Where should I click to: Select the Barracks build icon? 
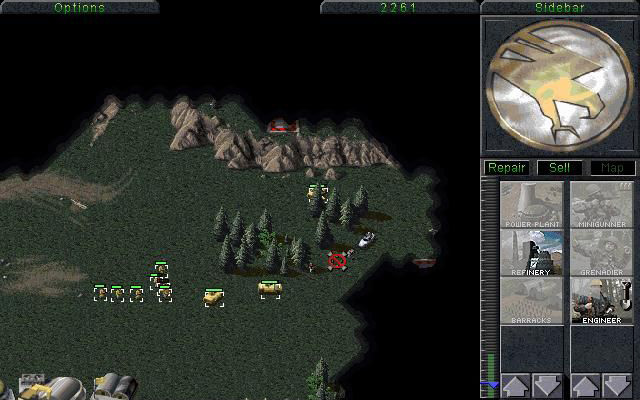coord(532,301)
